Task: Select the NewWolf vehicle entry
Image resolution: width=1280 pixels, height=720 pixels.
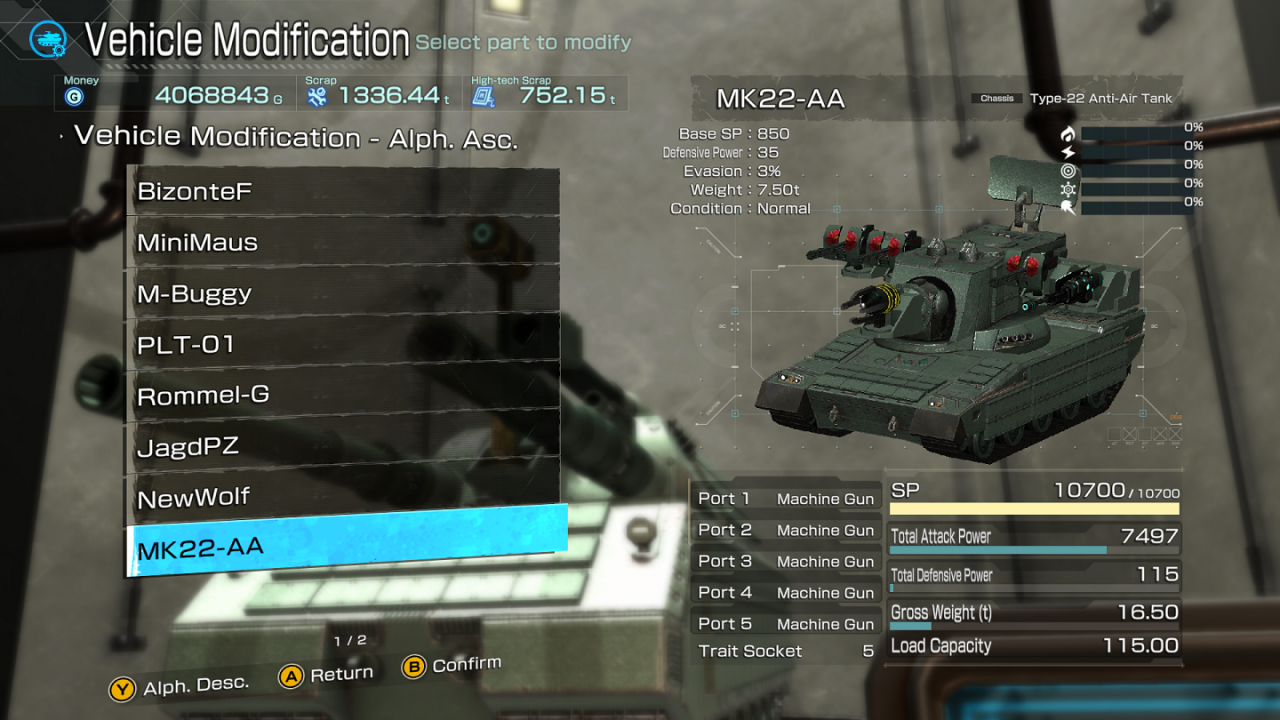Action: [x=343, y=496]
